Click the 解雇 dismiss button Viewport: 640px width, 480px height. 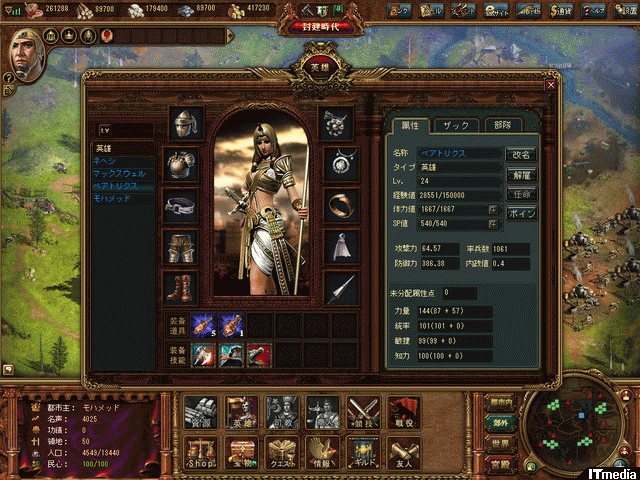[x=522, y=174]
